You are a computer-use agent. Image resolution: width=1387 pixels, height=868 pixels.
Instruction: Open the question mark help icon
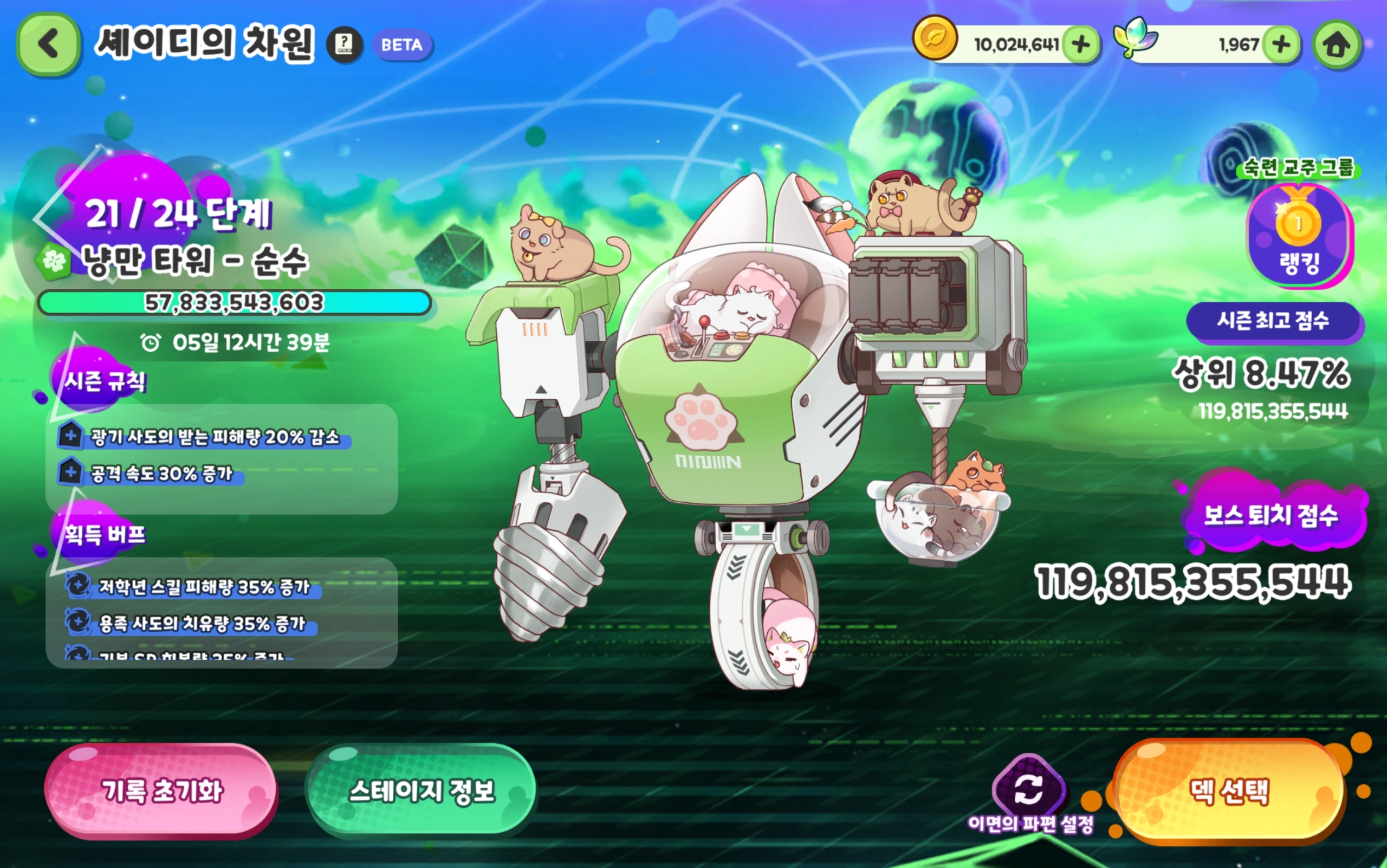click(x=345, y=45)
